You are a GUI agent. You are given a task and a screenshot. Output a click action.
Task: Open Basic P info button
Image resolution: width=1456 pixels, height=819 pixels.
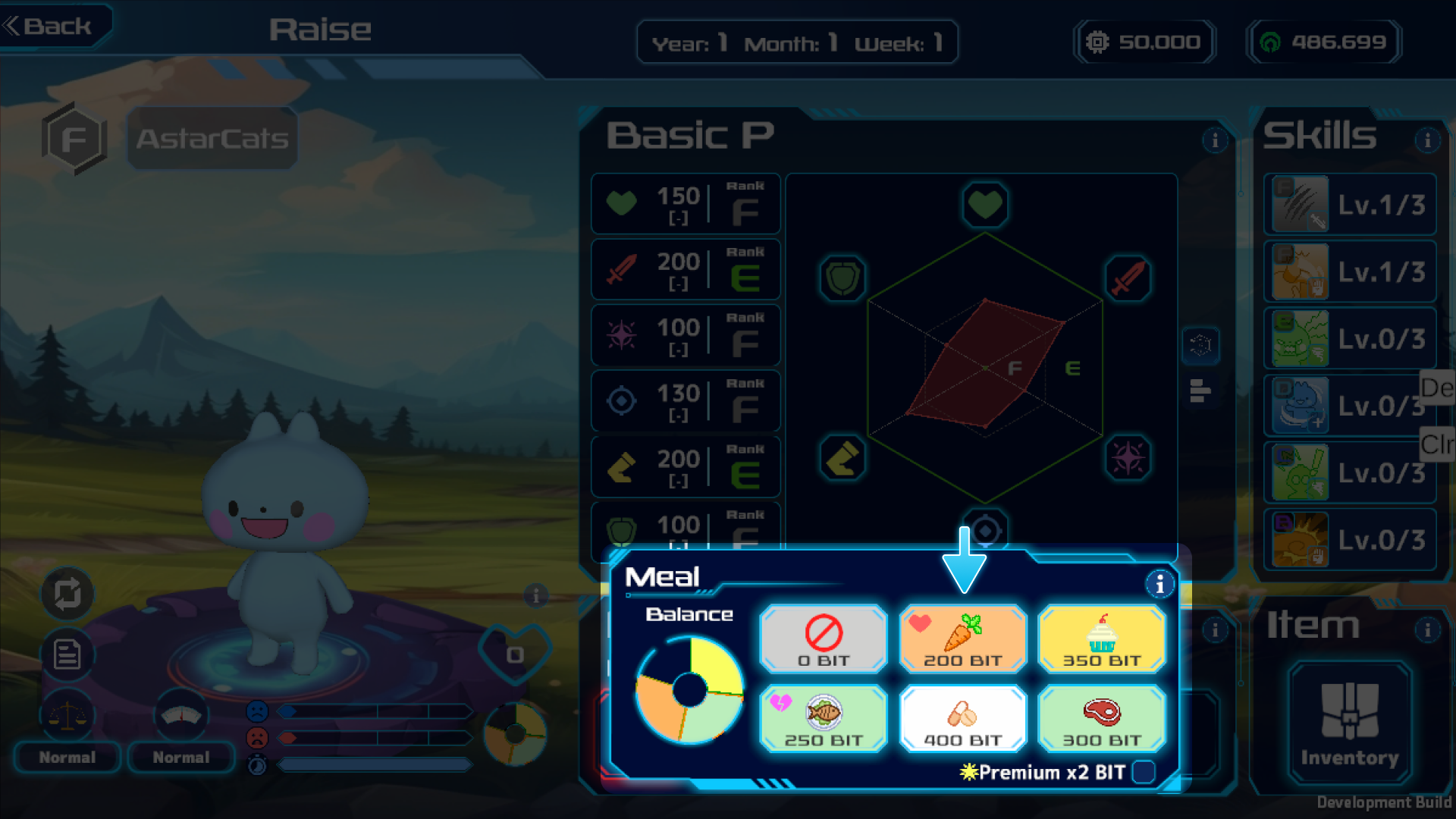point(1215,140)
